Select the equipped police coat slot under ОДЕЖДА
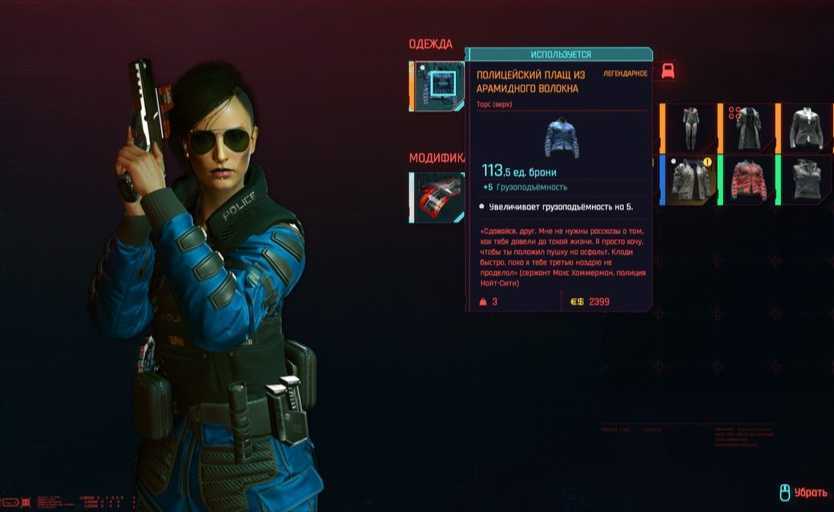The height and width of the screenshot is (512, 834). click(436, 86)
